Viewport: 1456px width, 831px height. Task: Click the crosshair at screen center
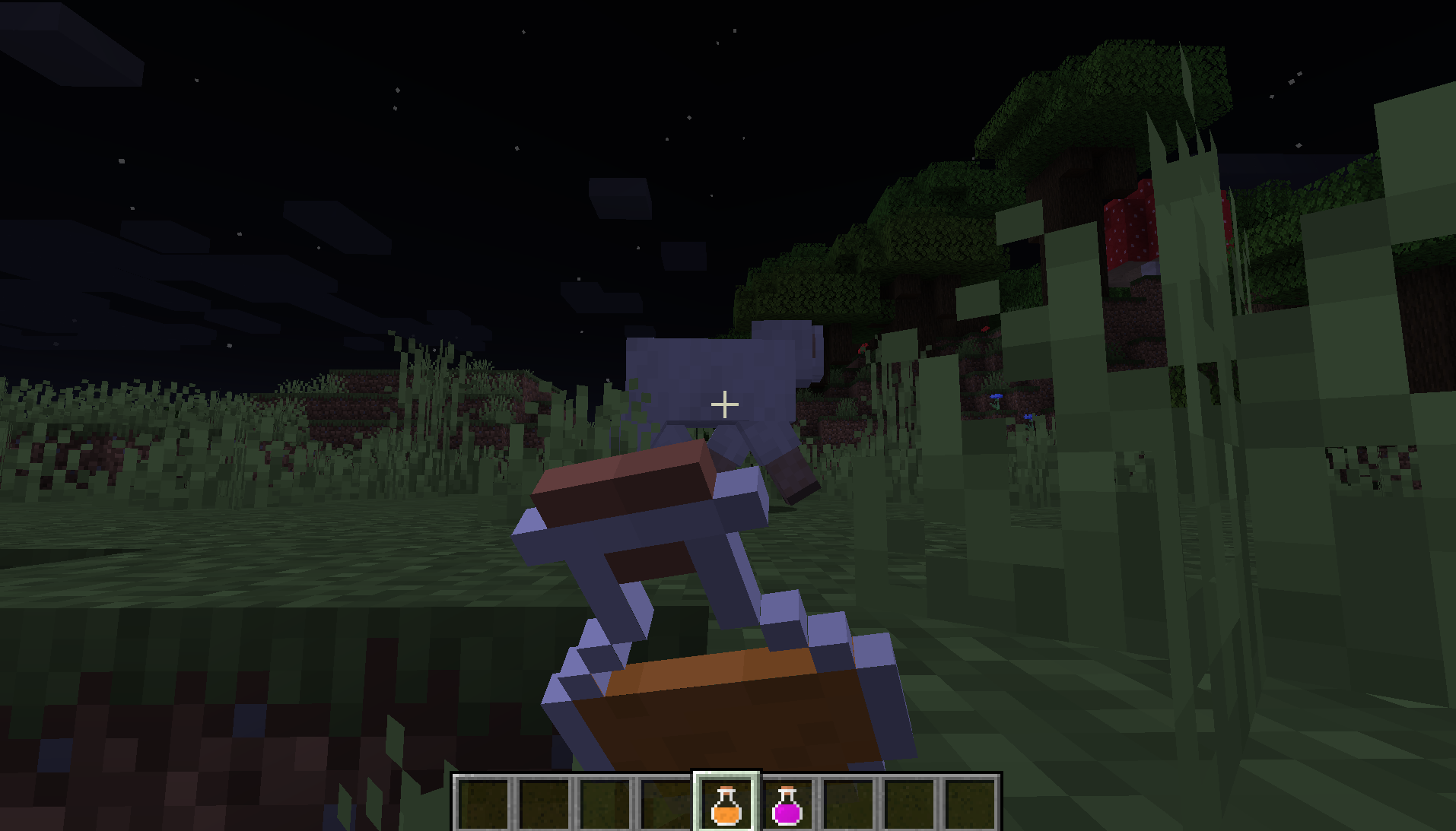[725, 403]
